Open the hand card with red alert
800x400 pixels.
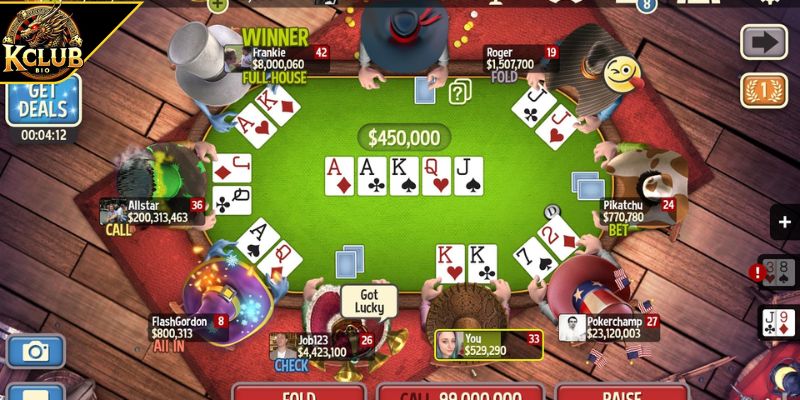point(778,272)
